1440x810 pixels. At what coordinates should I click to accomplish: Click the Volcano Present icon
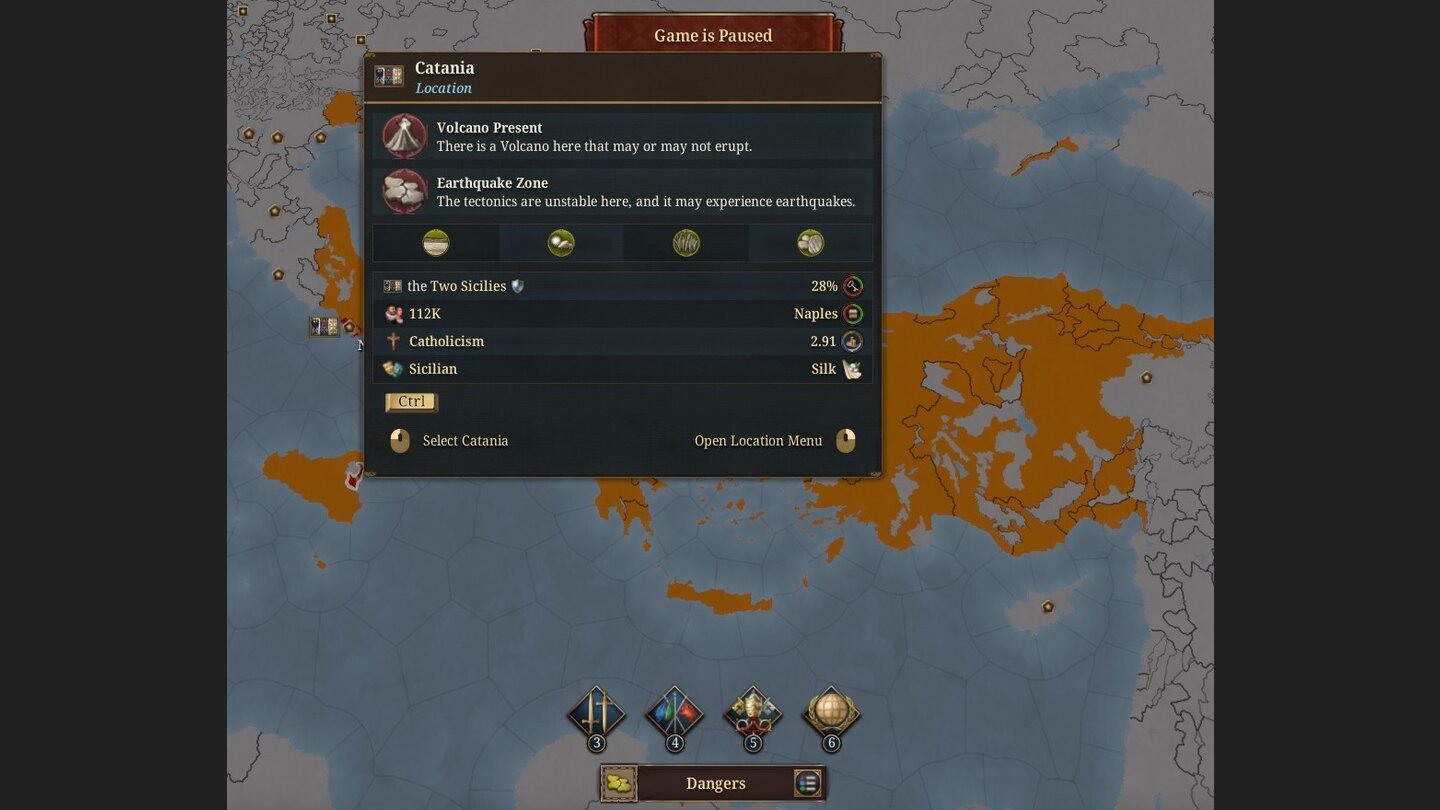pyautogui.click(x=403, y=136)
